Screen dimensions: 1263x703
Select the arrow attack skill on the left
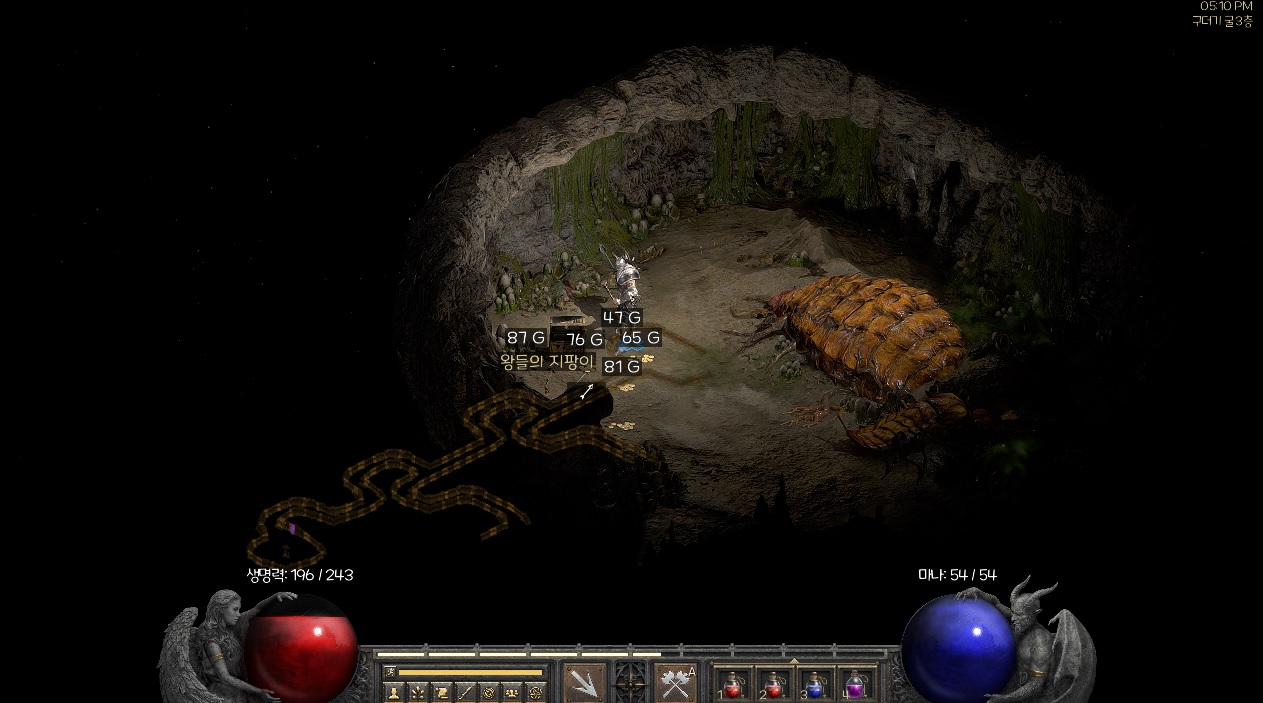click(x=584, y=682)
